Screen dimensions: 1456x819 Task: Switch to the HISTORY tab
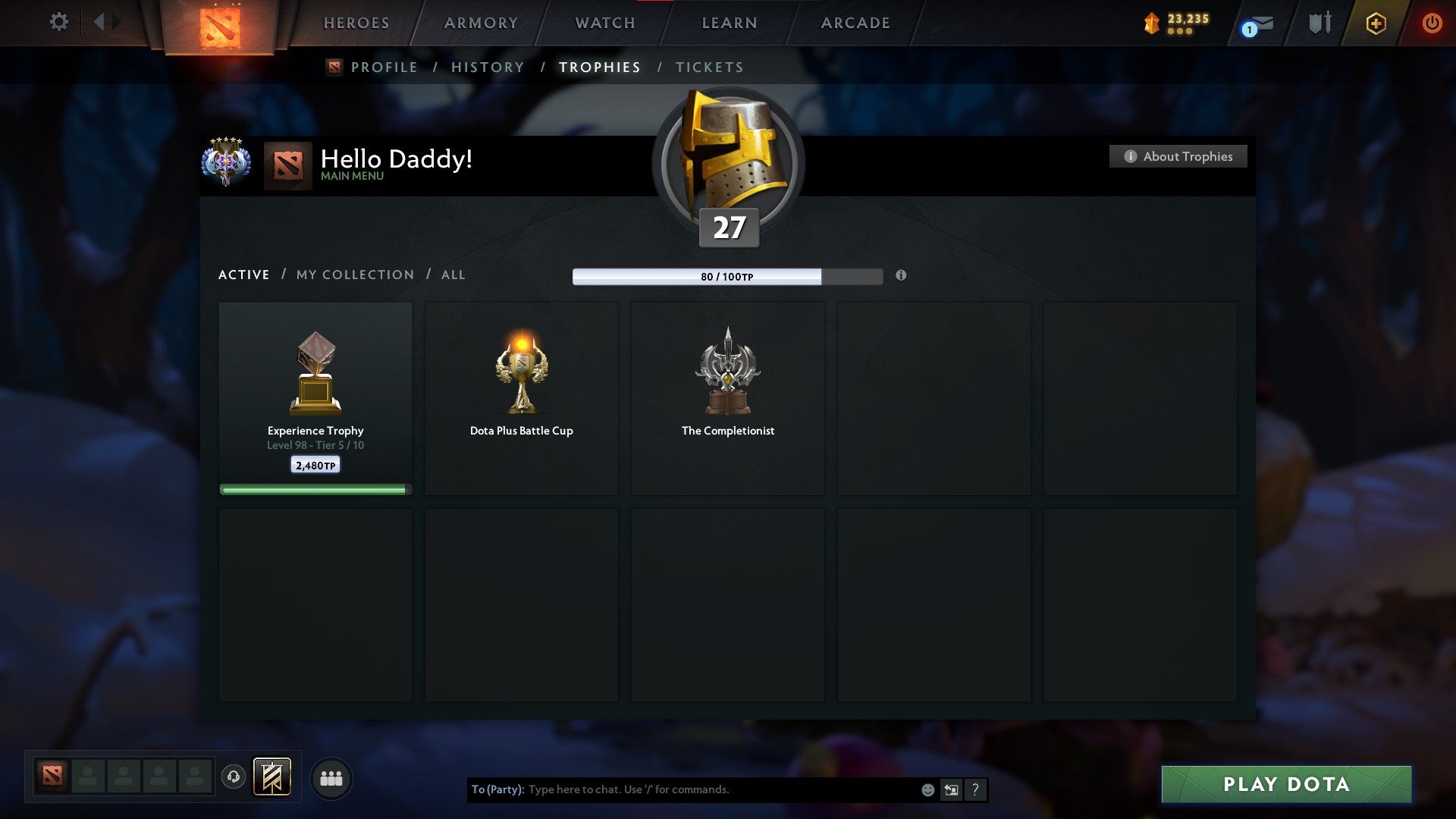pos(487,67)
